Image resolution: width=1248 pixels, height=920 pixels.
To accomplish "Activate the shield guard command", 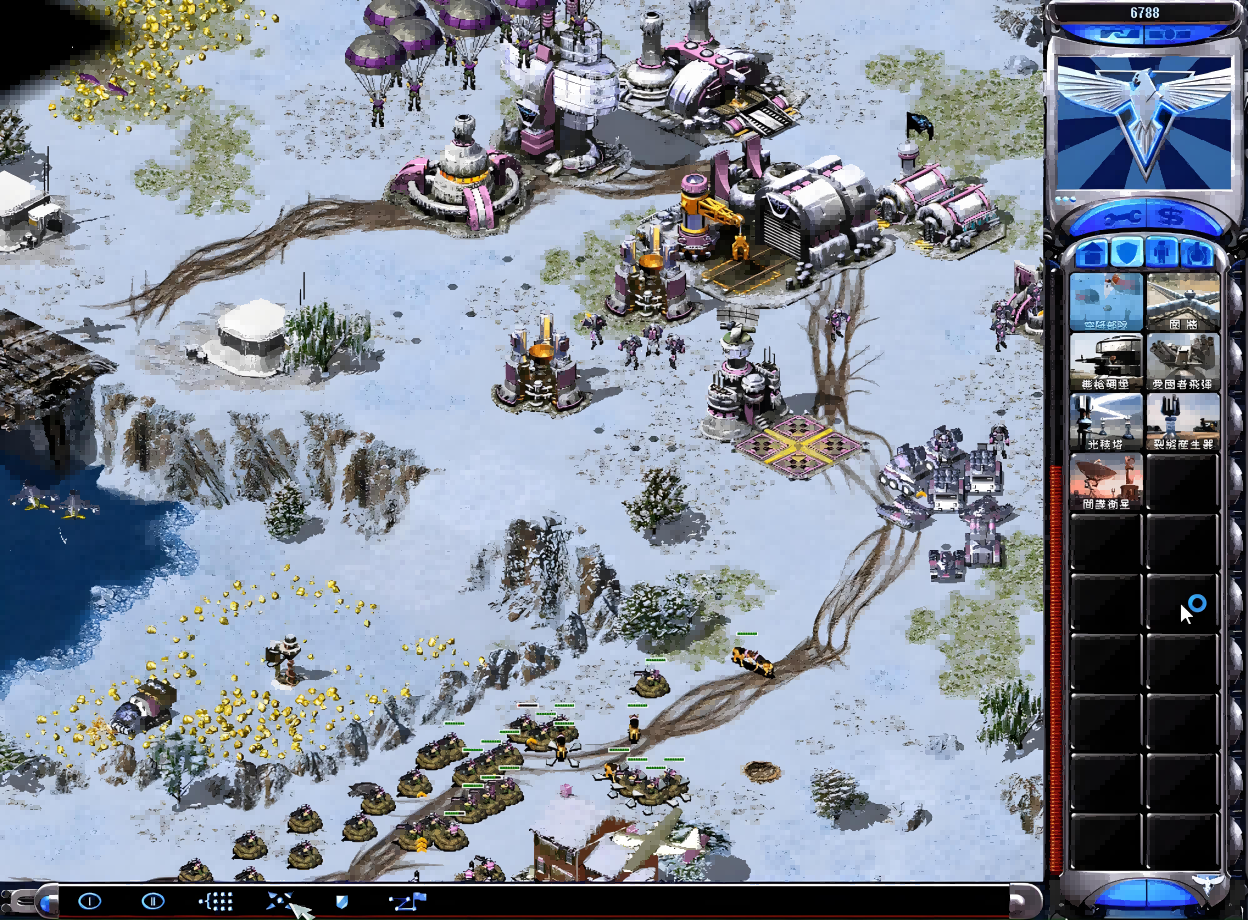I will 342,901.
